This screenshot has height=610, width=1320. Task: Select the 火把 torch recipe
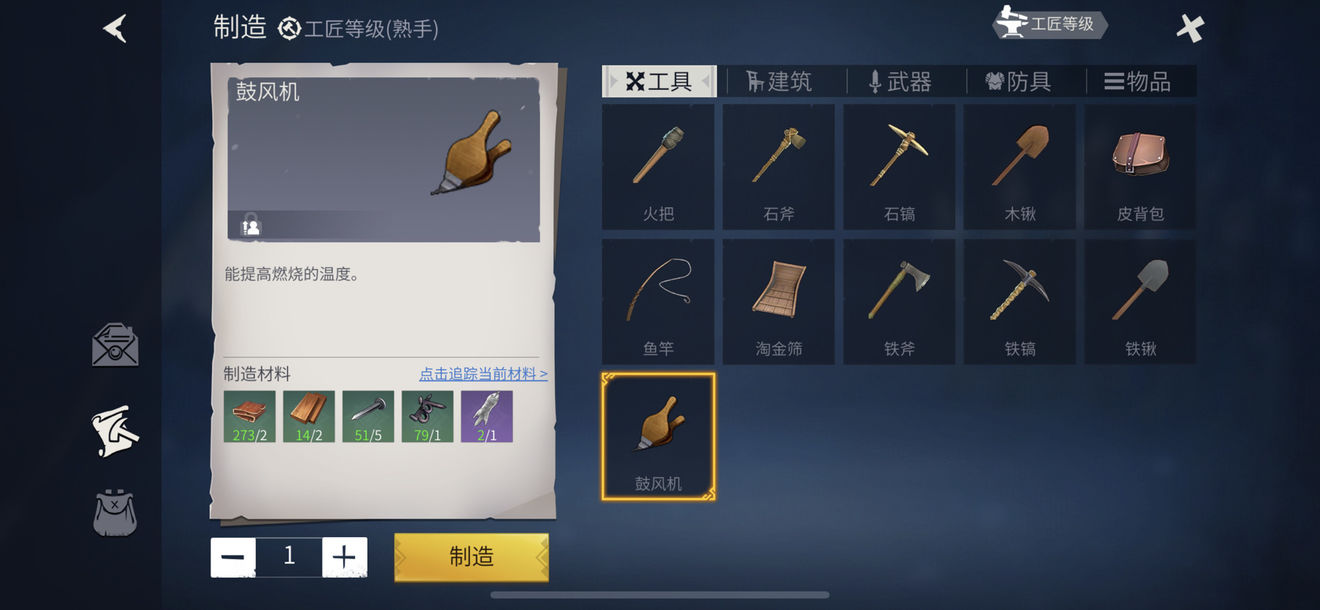click(658, 167)
